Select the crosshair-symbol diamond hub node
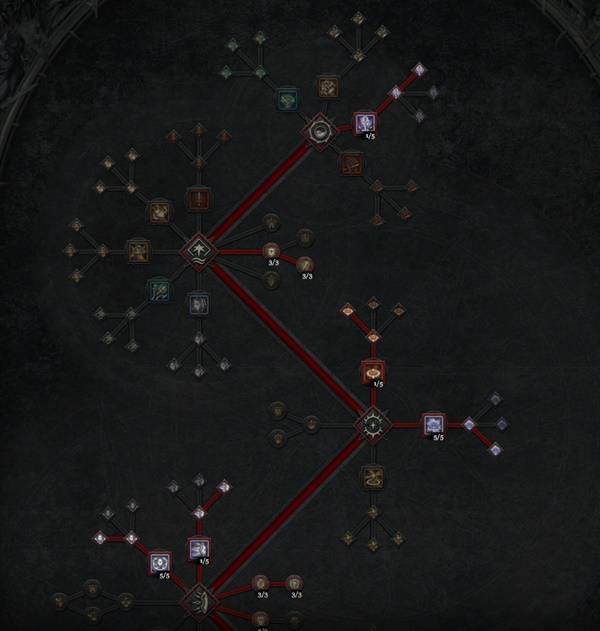Image resolution: width=600 pixels, height=631 pixels. coord(373,425)
